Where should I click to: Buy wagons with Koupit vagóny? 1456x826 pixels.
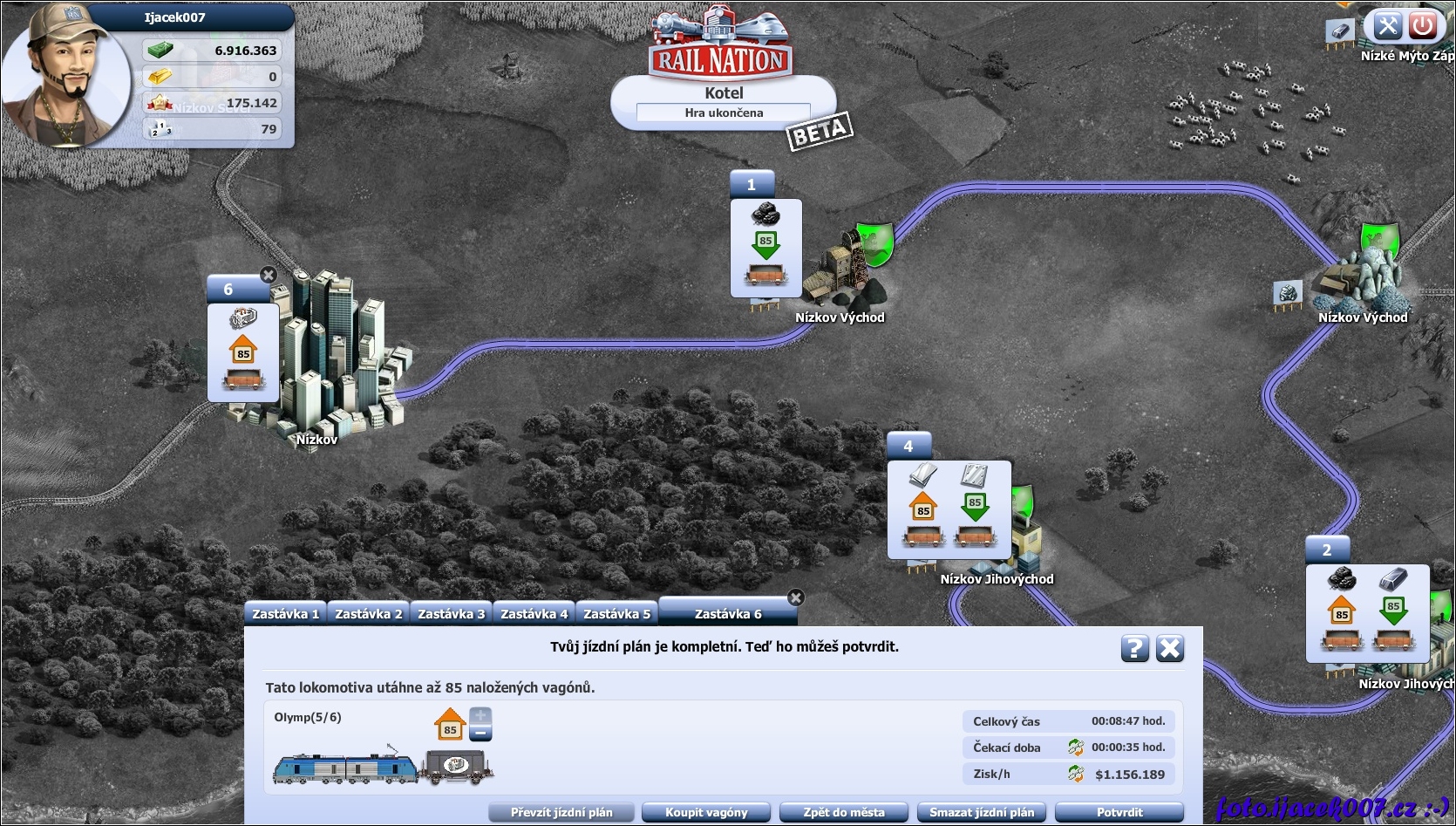click(706, 812)
